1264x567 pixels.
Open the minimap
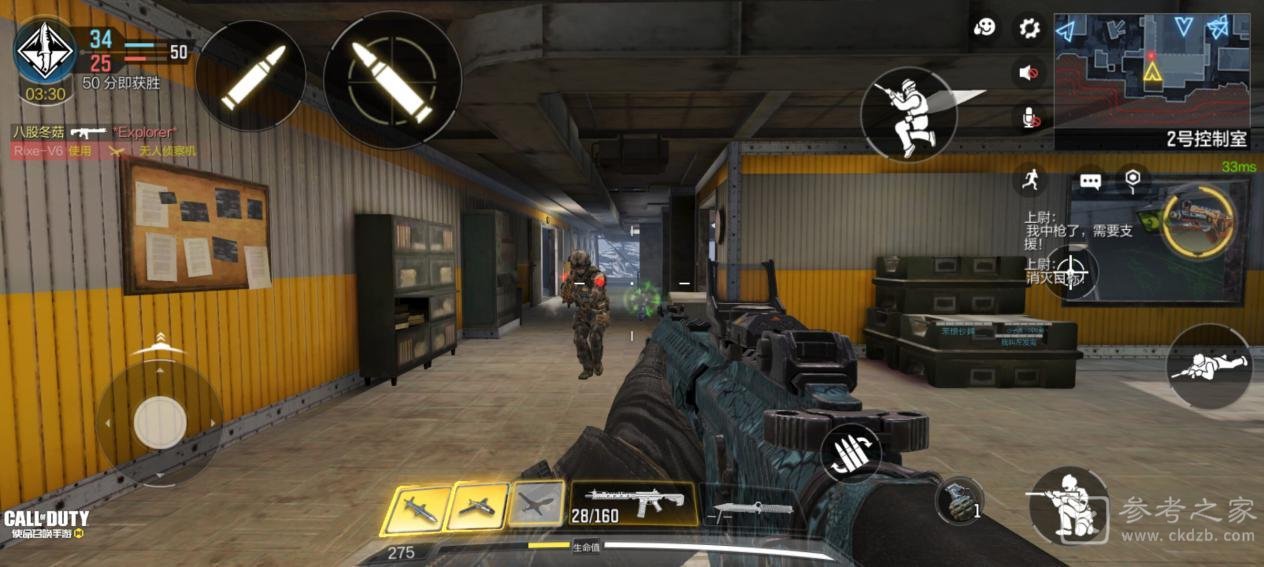[1151, 66]
